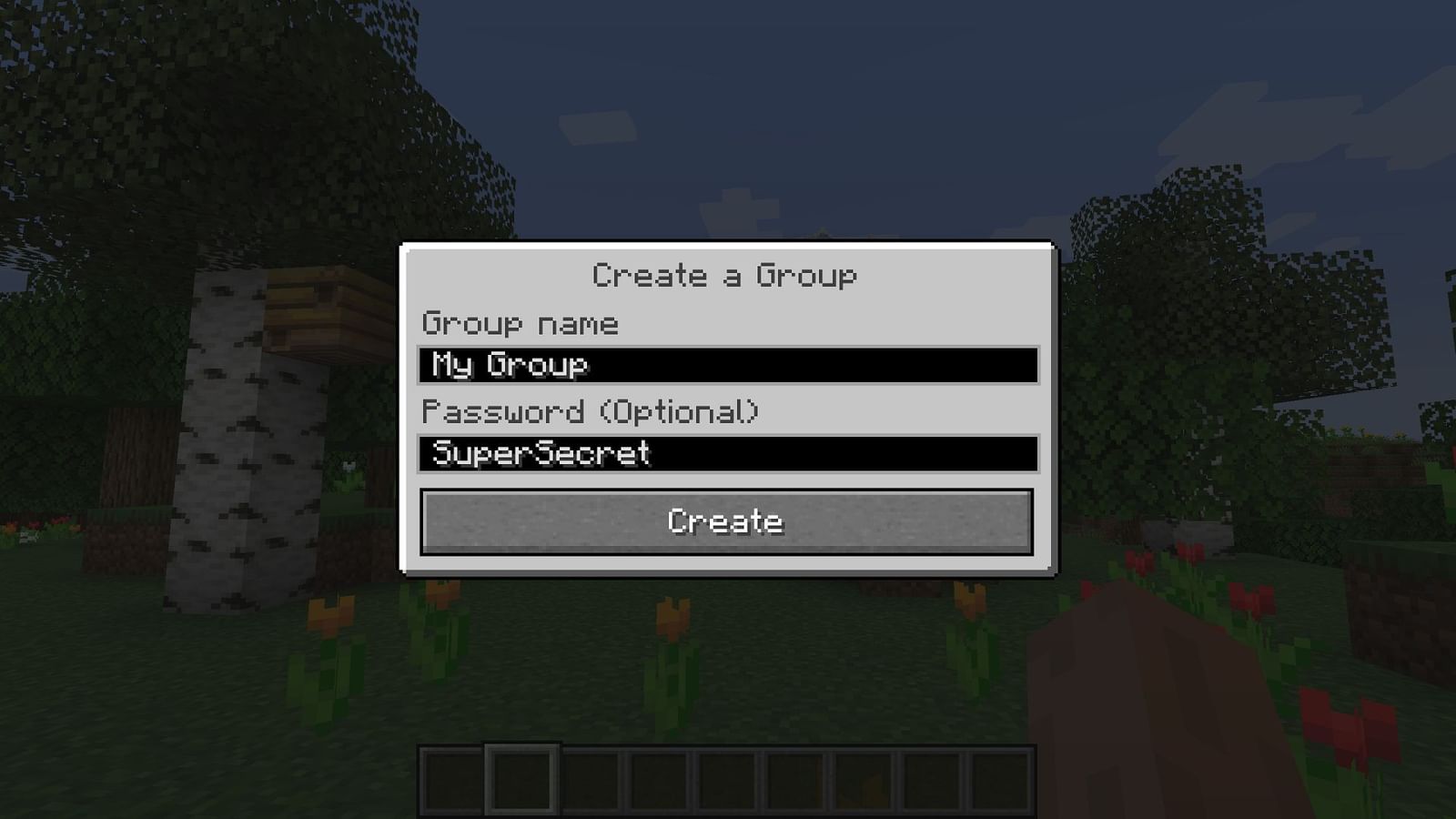Click the 'Create a Group' dialog title
Image resolution: width=1456 pixels, height=819 pixels.
coord(725,275)
